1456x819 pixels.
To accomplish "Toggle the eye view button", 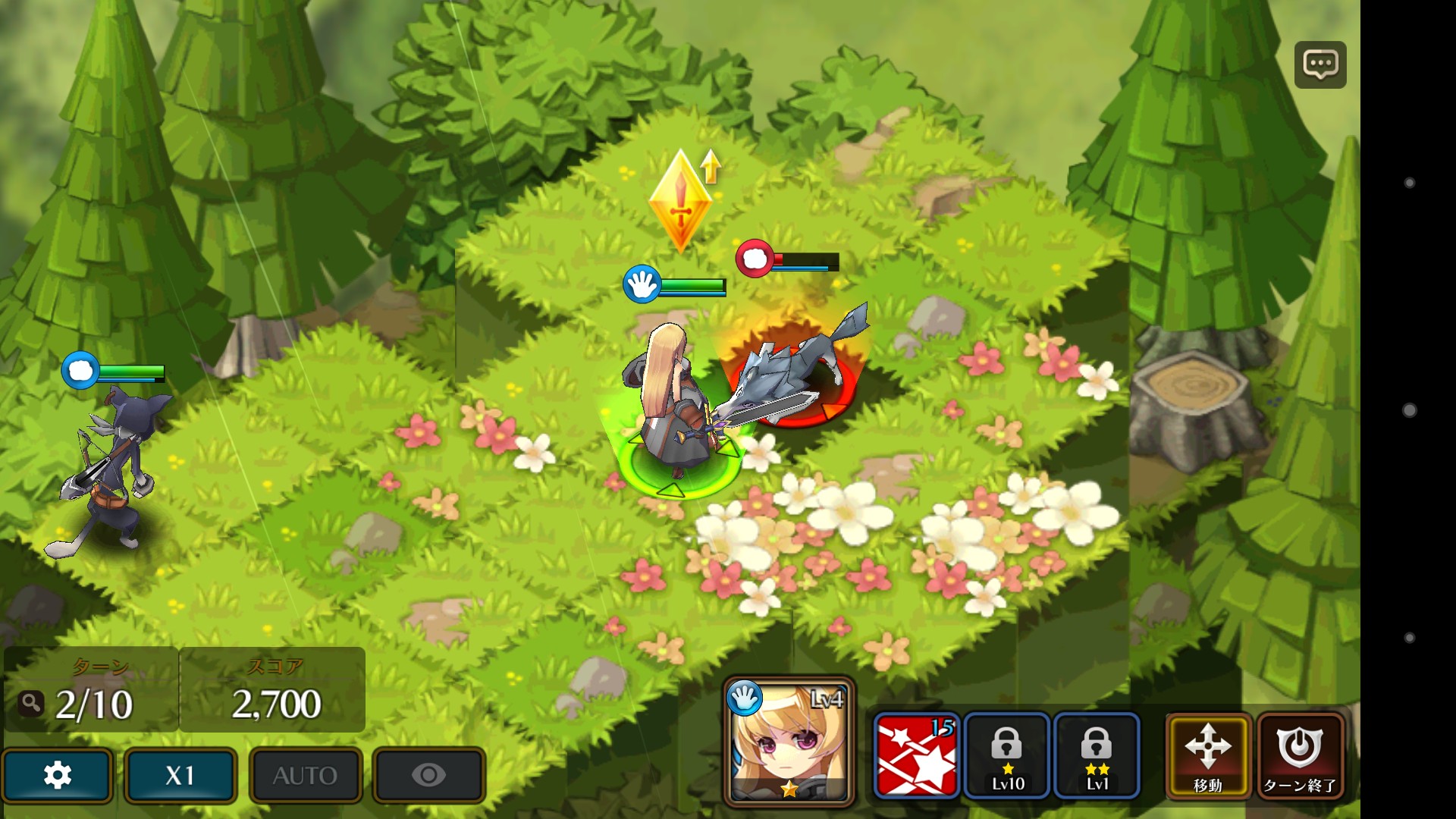I will pyautogui.click(x=428, y=775).
